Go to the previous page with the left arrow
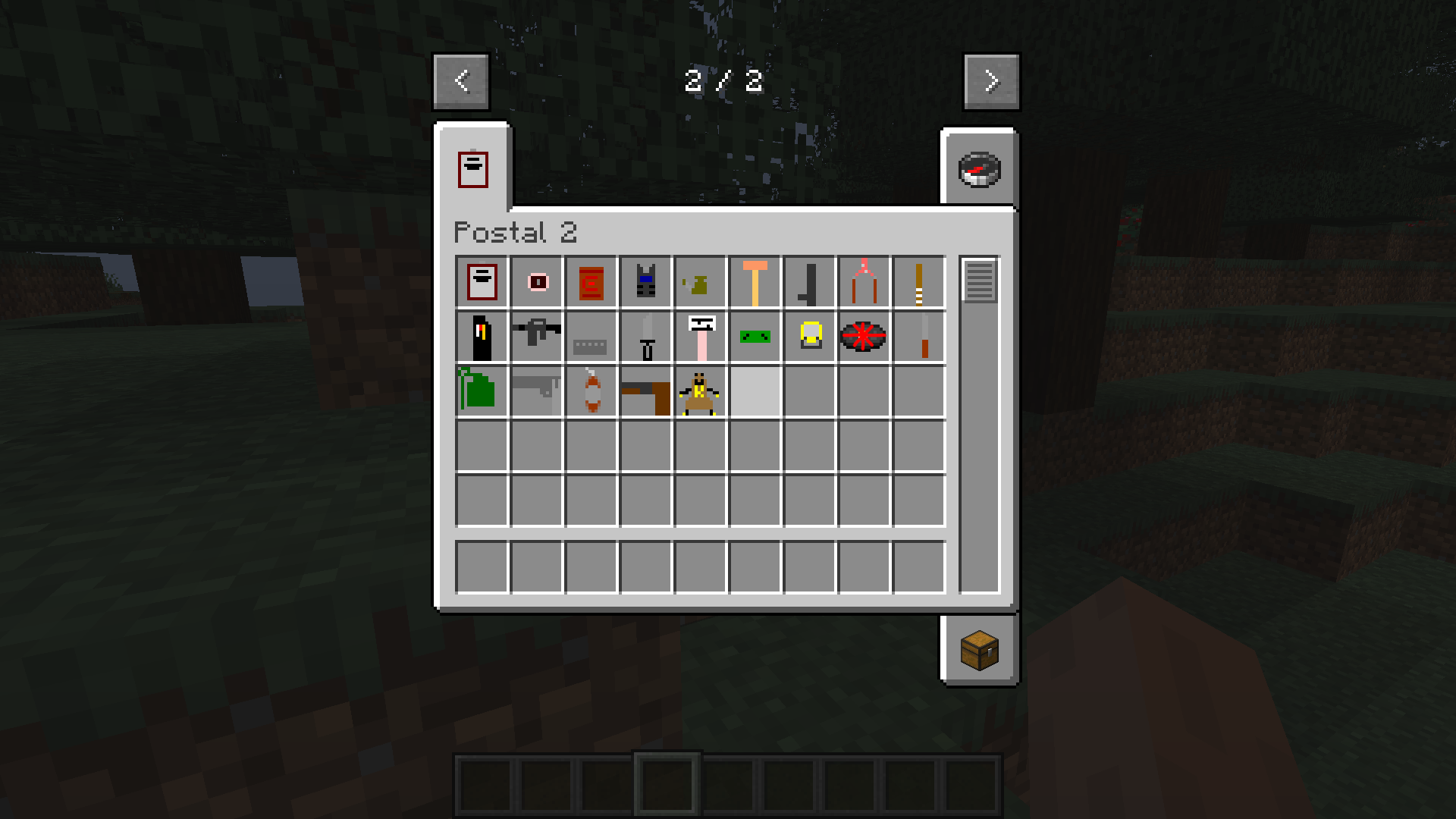 [x=460, y=81]
